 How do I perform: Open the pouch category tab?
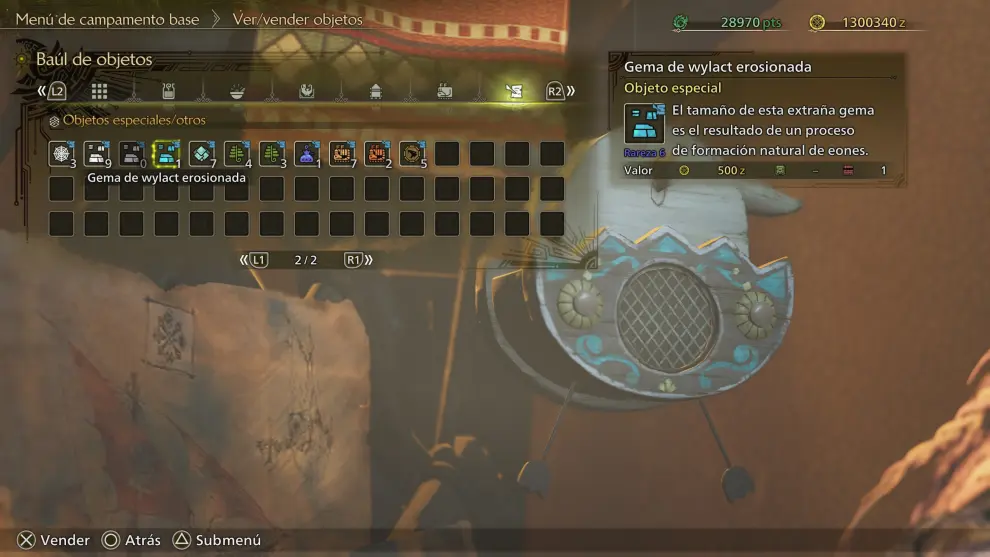168,91
